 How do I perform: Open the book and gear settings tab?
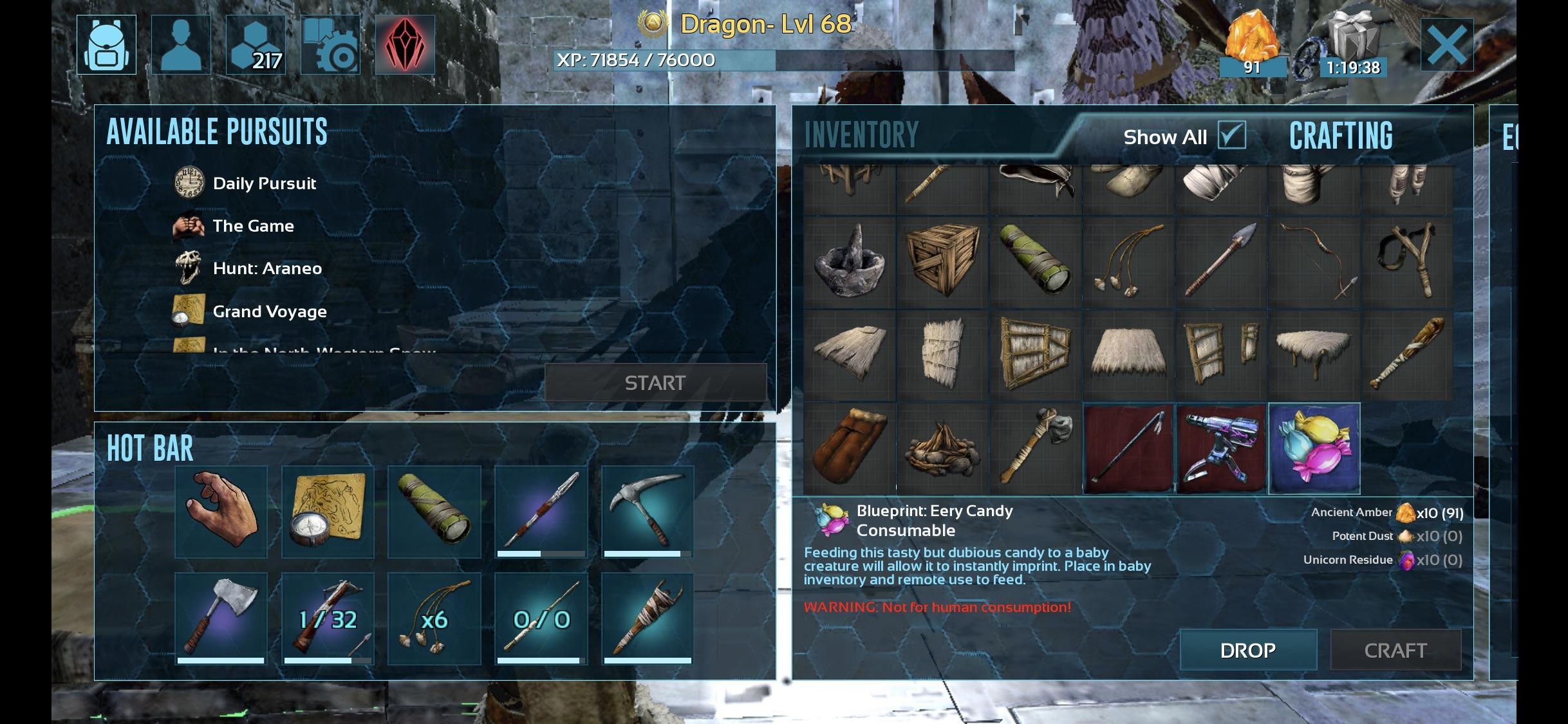coord(330,45)
